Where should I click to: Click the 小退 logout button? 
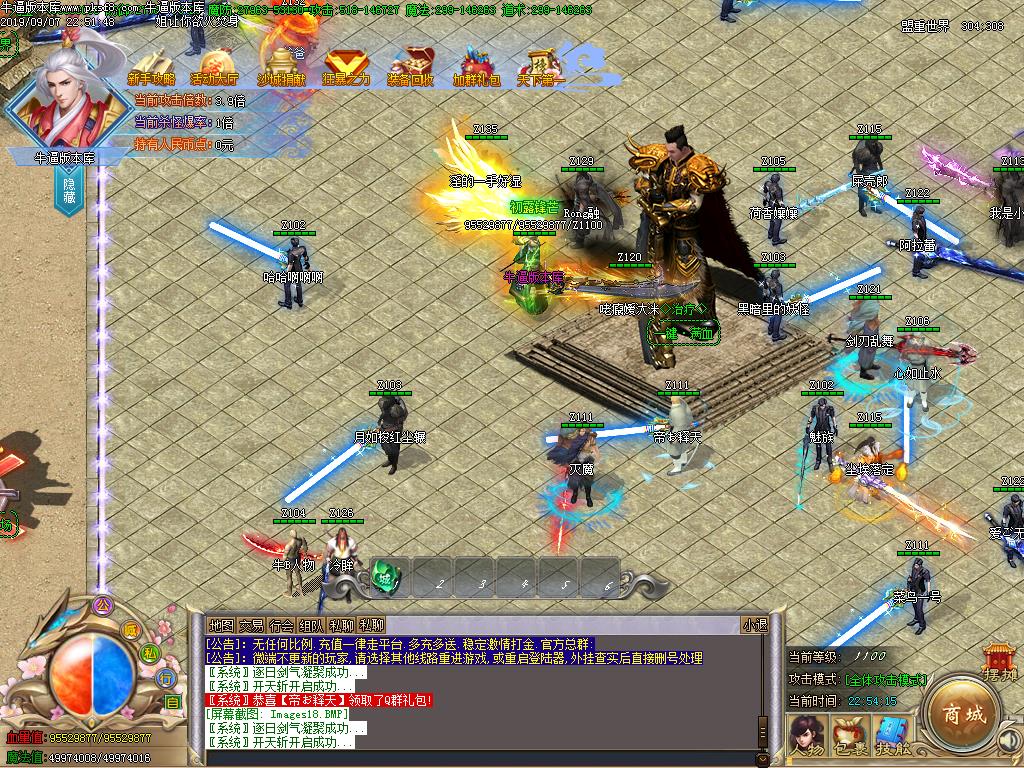click(754, 625)
